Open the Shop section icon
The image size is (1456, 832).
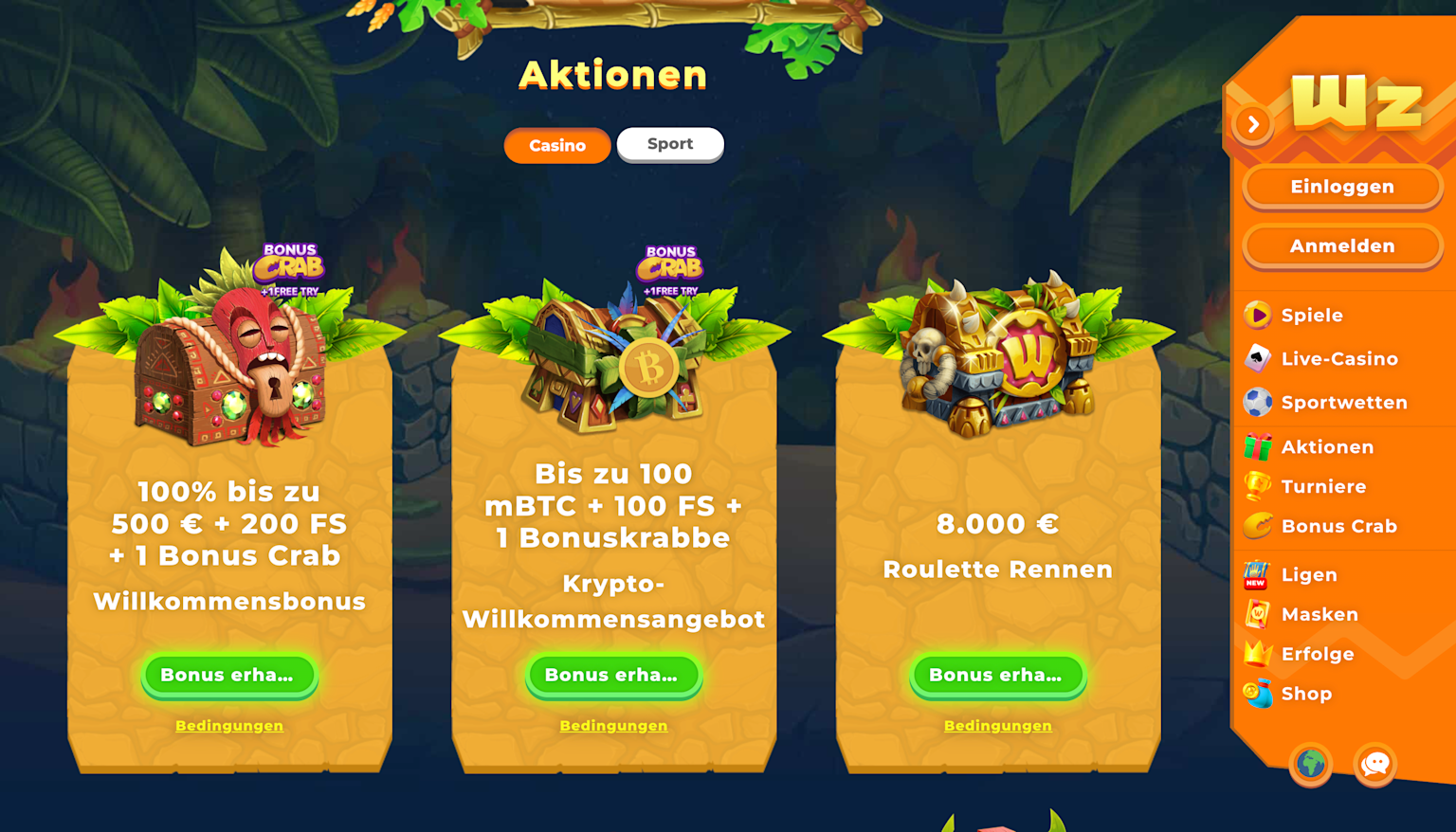pos(1258,694)
